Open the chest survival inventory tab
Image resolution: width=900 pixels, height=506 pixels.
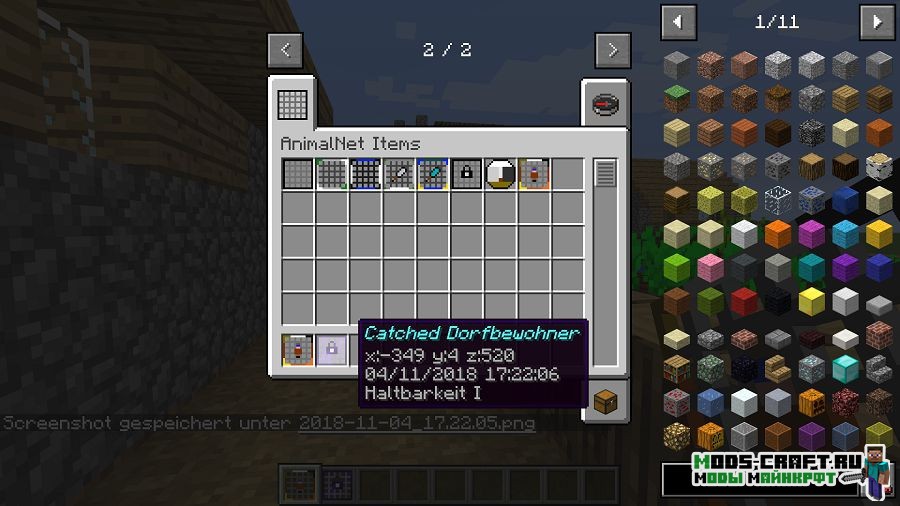click(606, 402)
